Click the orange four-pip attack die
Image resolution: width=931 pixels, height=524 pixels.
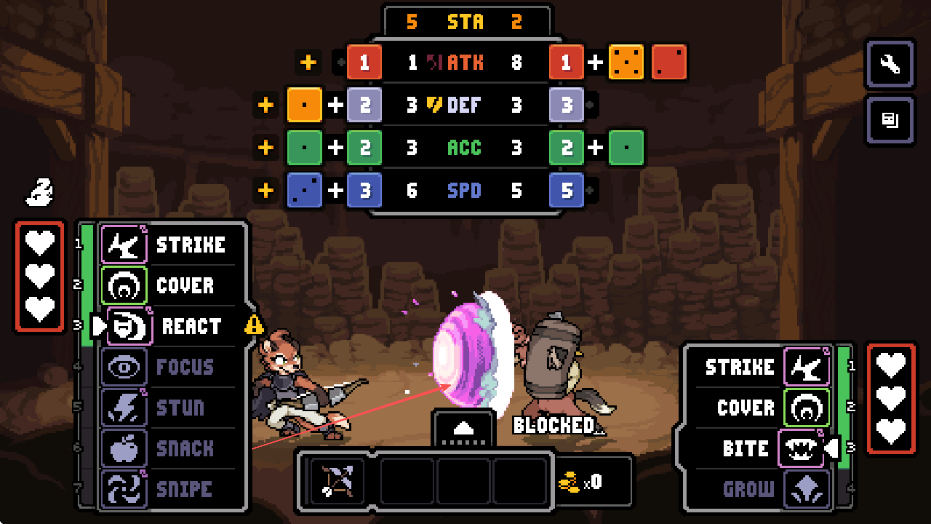627,62
